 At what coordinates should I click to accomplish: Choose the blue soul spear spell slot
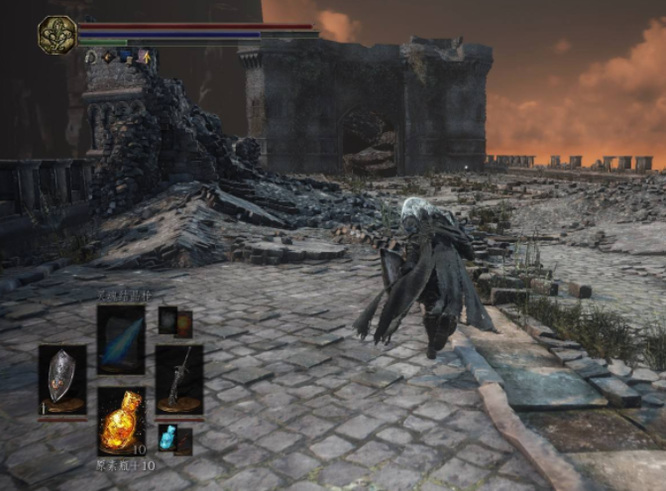pos(120,339)
